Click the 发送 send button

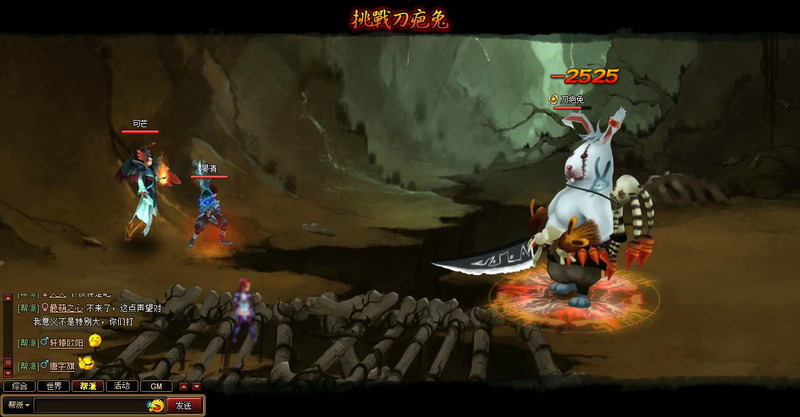click(x=185, y=405)
